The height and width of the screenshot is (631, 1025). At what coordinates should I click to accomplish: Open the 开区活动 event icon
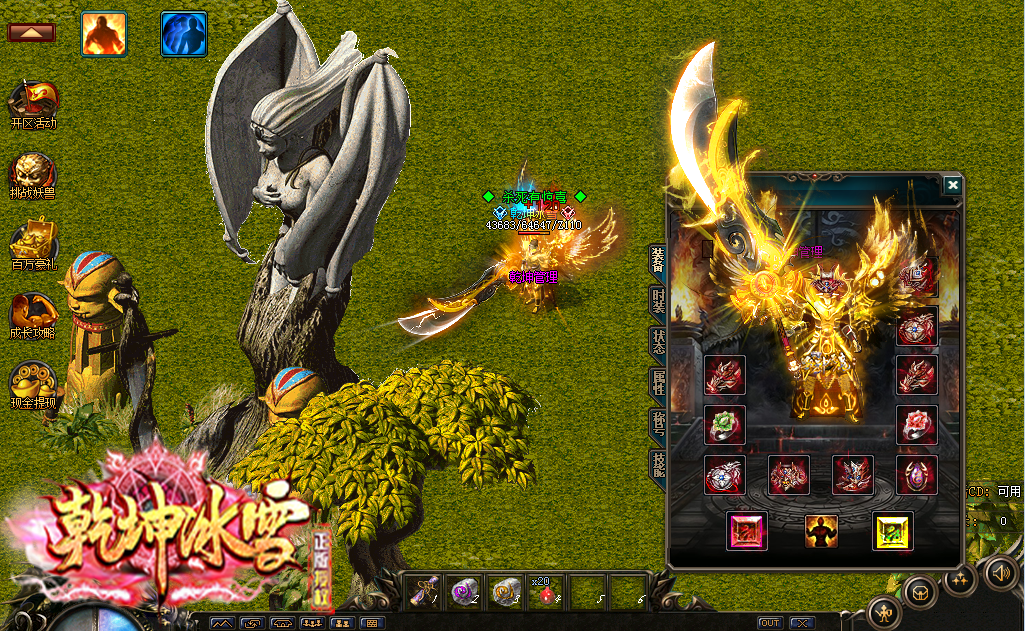pos(33,104)
